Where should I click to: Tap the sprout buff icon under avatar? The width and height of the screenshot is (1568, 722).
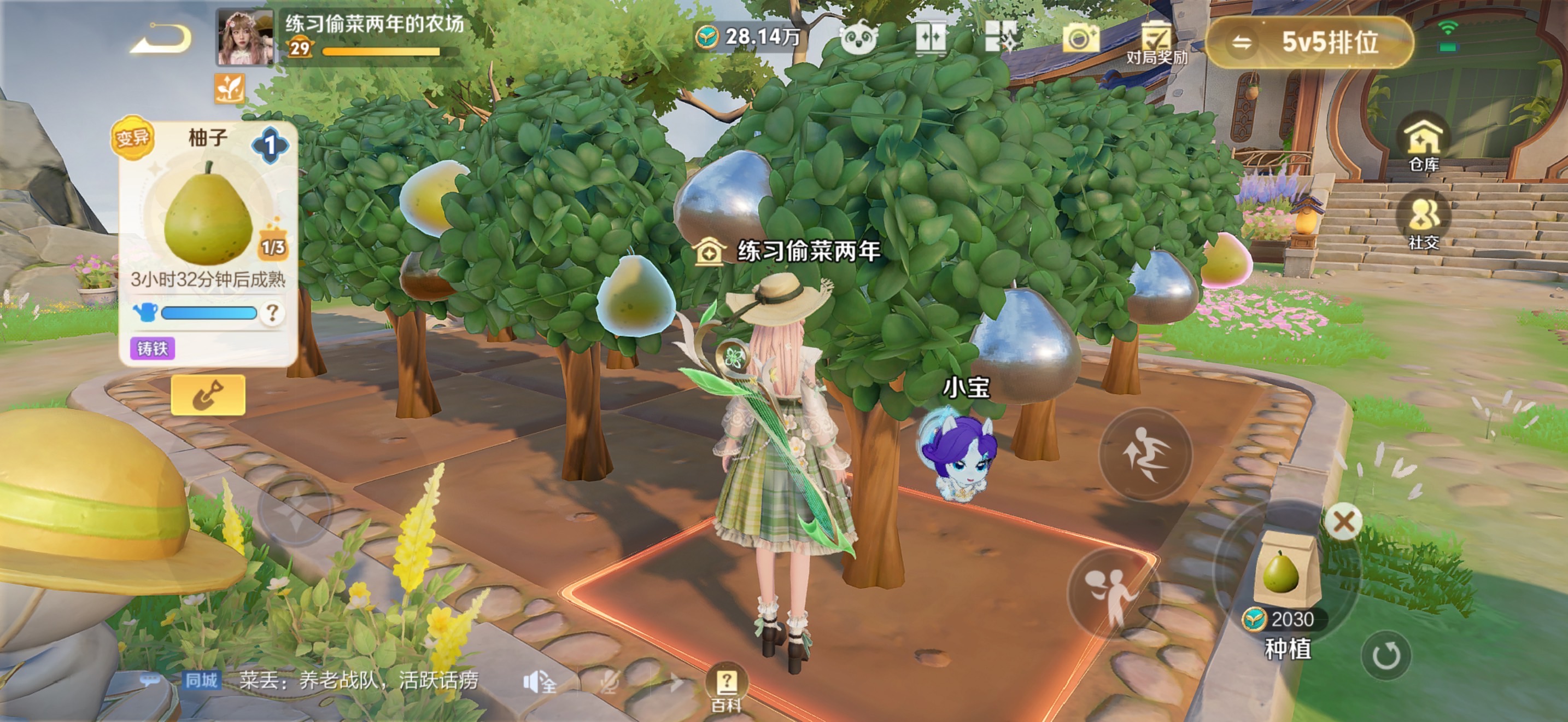230,89
